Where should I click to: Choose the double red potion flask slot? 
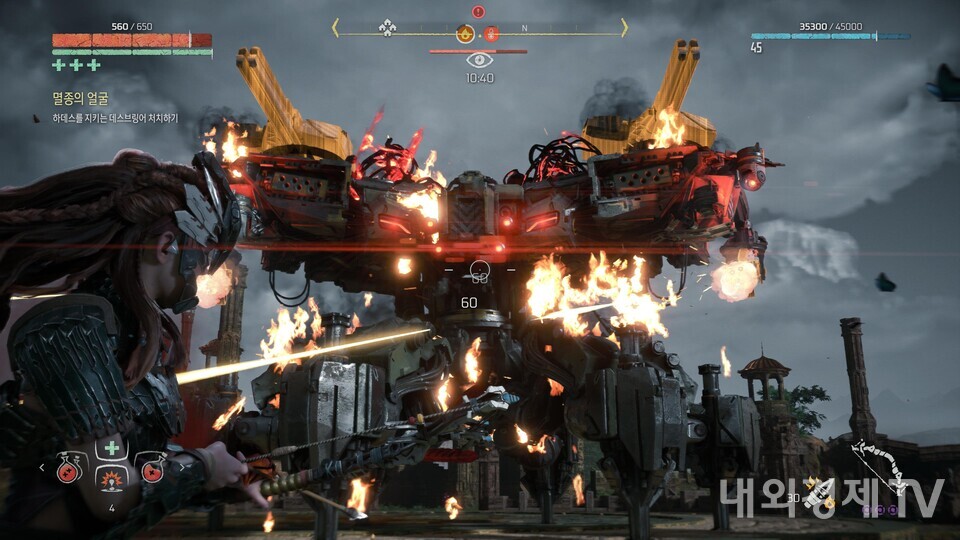(x=68, y=469)
